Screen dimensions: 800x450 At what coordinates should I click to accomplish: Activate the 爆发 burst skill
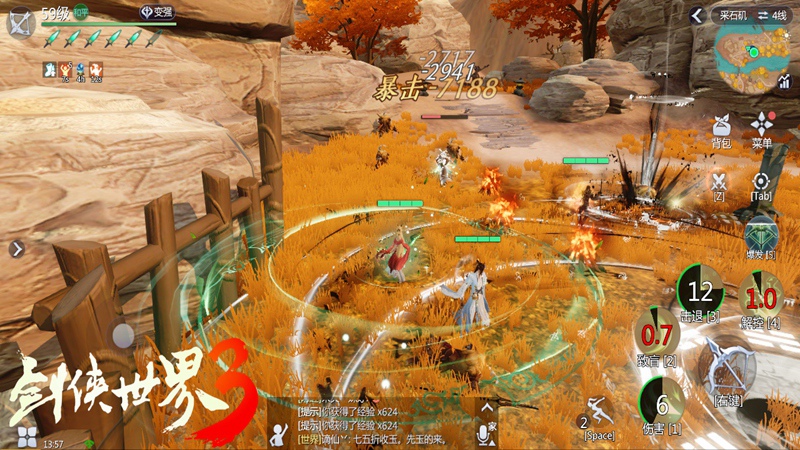(x=761, y=237)
